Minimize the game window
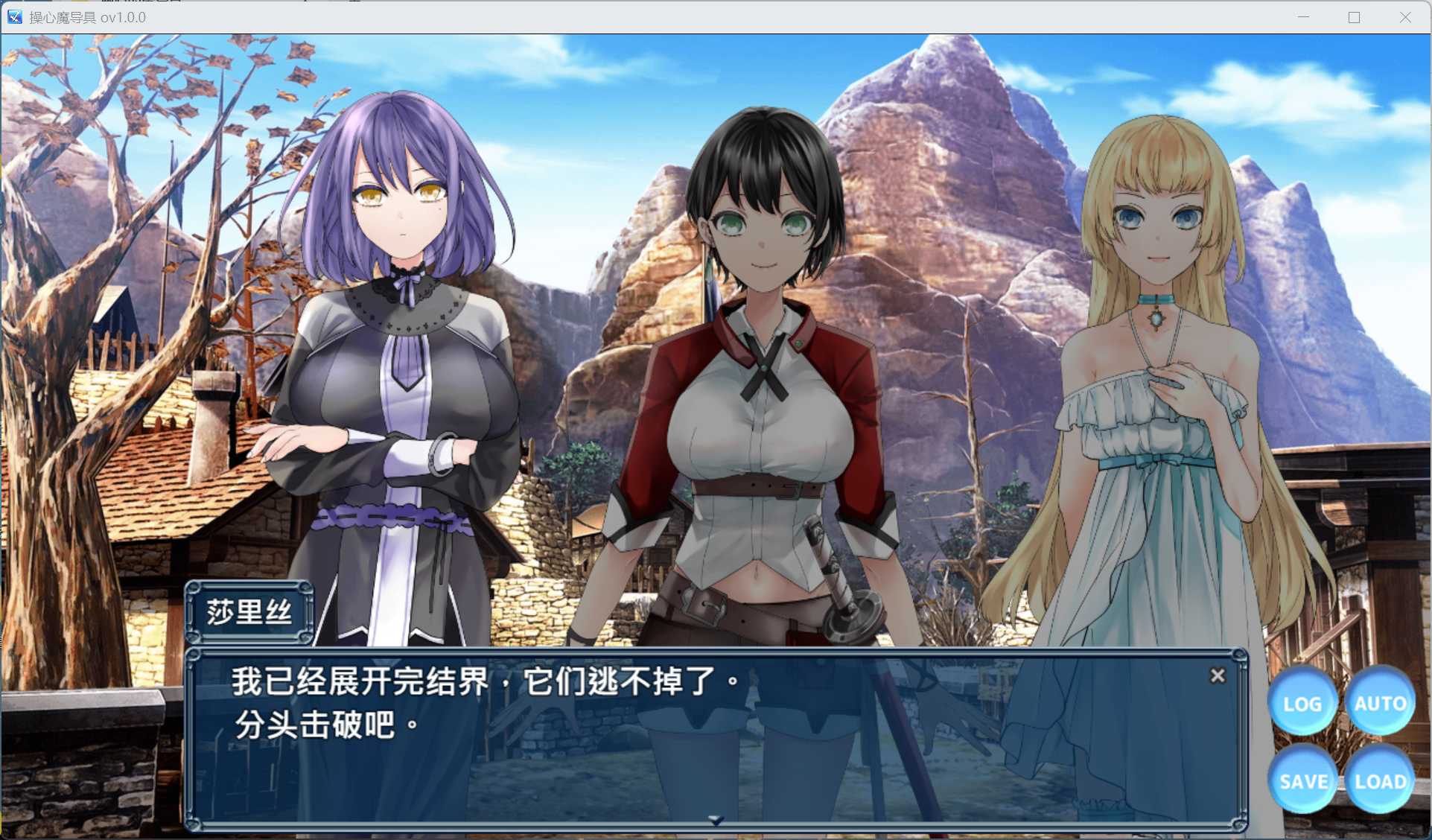Image resolution: width=1432 pixels, height=840 pixels. pos(1302,16)
